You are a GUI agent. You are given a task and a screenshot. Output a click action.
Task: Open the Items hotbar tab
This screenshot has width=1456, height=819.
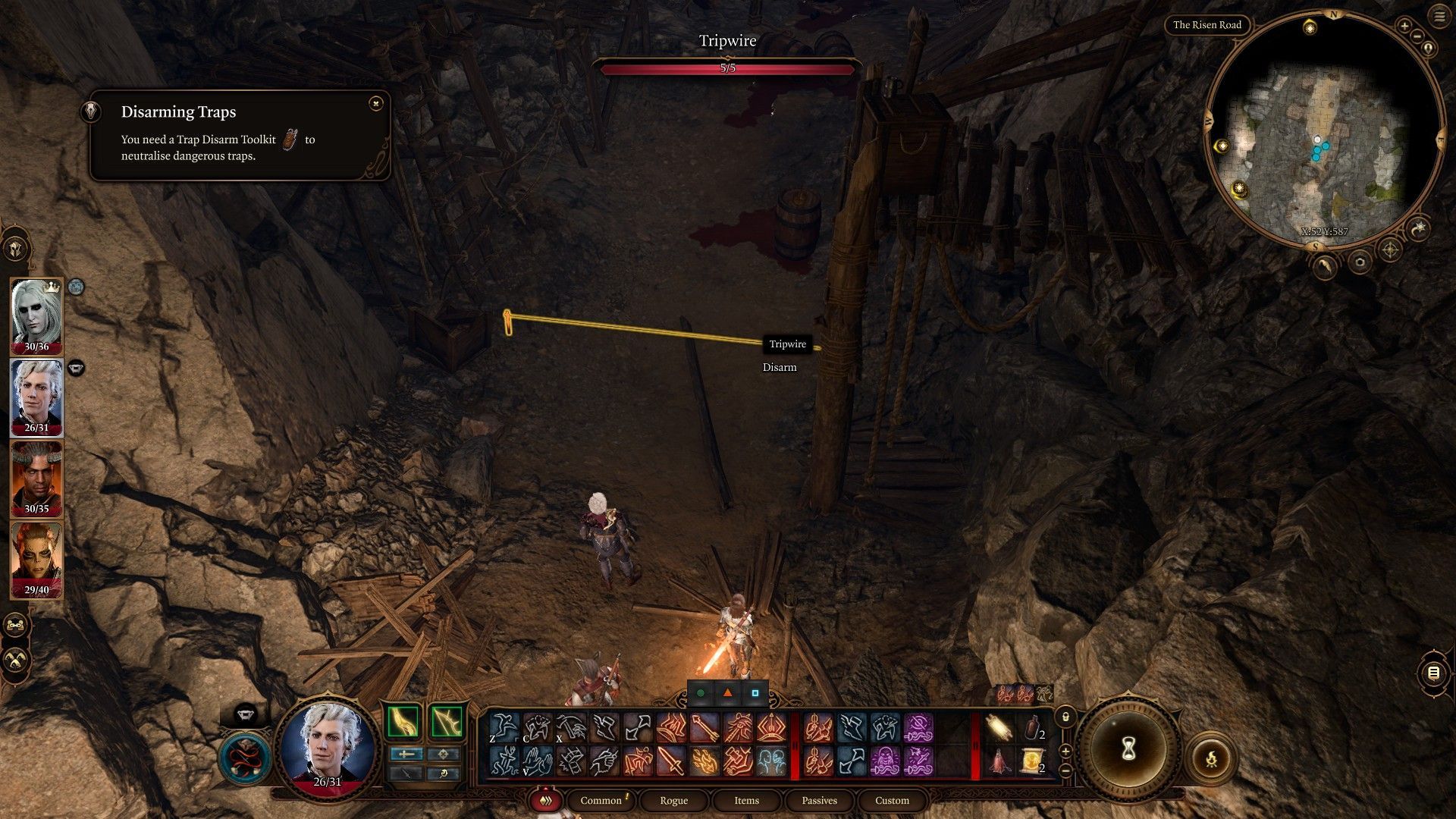coord(746,800)
